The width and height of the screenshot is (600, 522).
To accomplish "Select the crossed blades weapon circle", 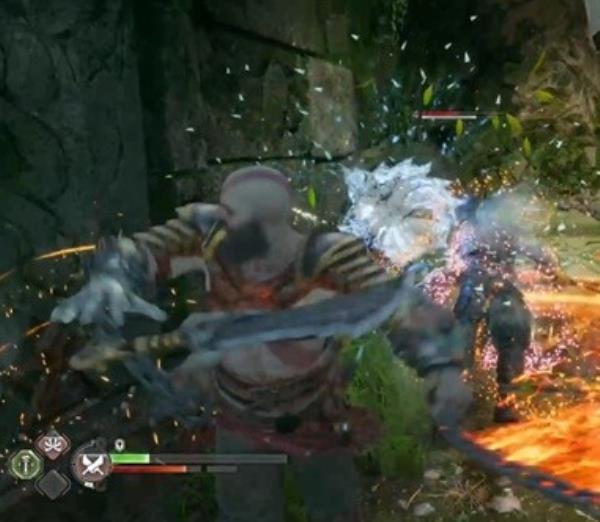I will click(90, 463).
